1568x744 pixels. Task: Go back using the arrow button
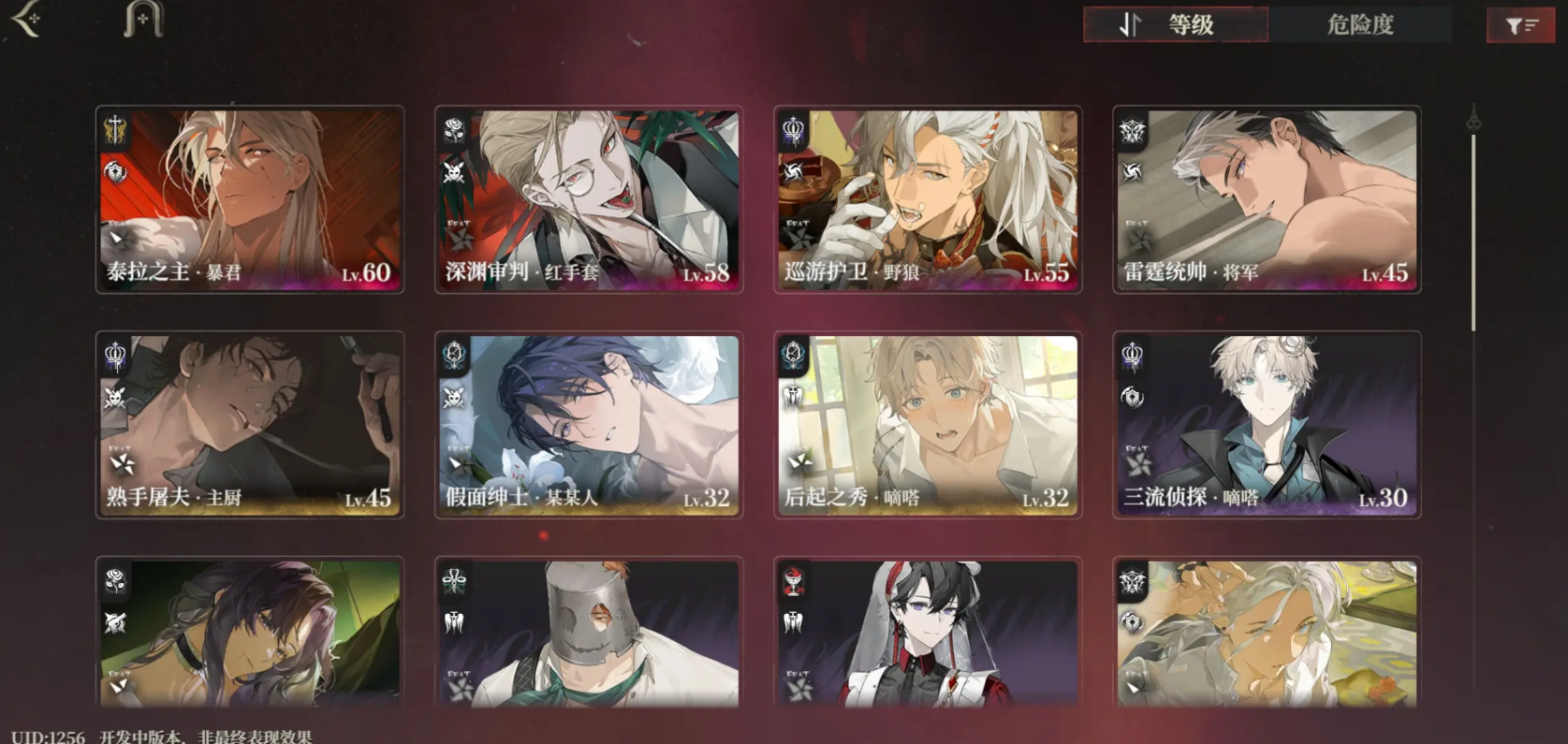coord(27,20)
